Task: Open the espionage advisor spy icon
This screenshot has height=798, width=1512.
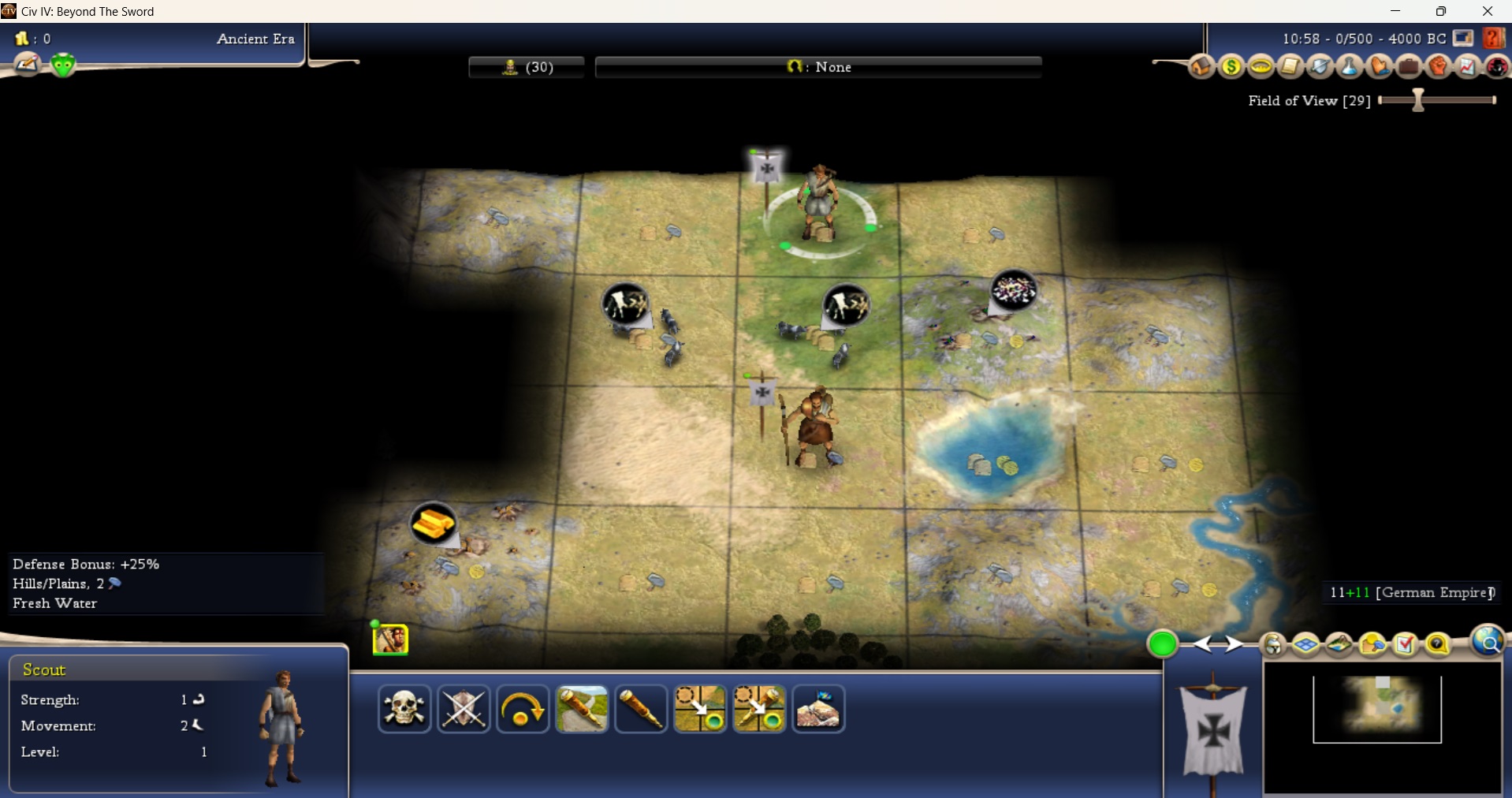Action: (x=1497, y=67)
